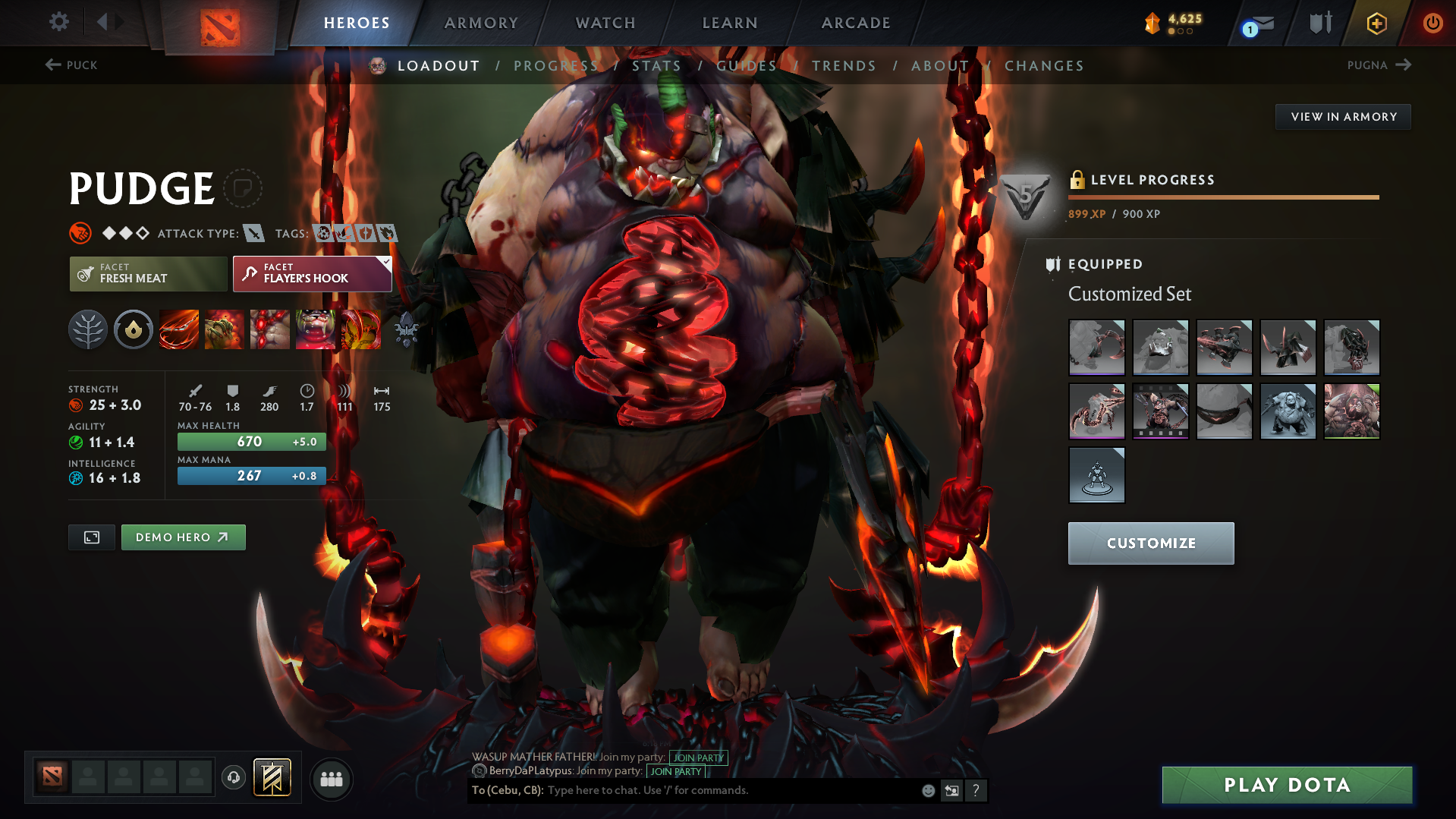Open the hero base model thumbnail
This screenshot has height=819, width=1456.
pos(1096,474)
